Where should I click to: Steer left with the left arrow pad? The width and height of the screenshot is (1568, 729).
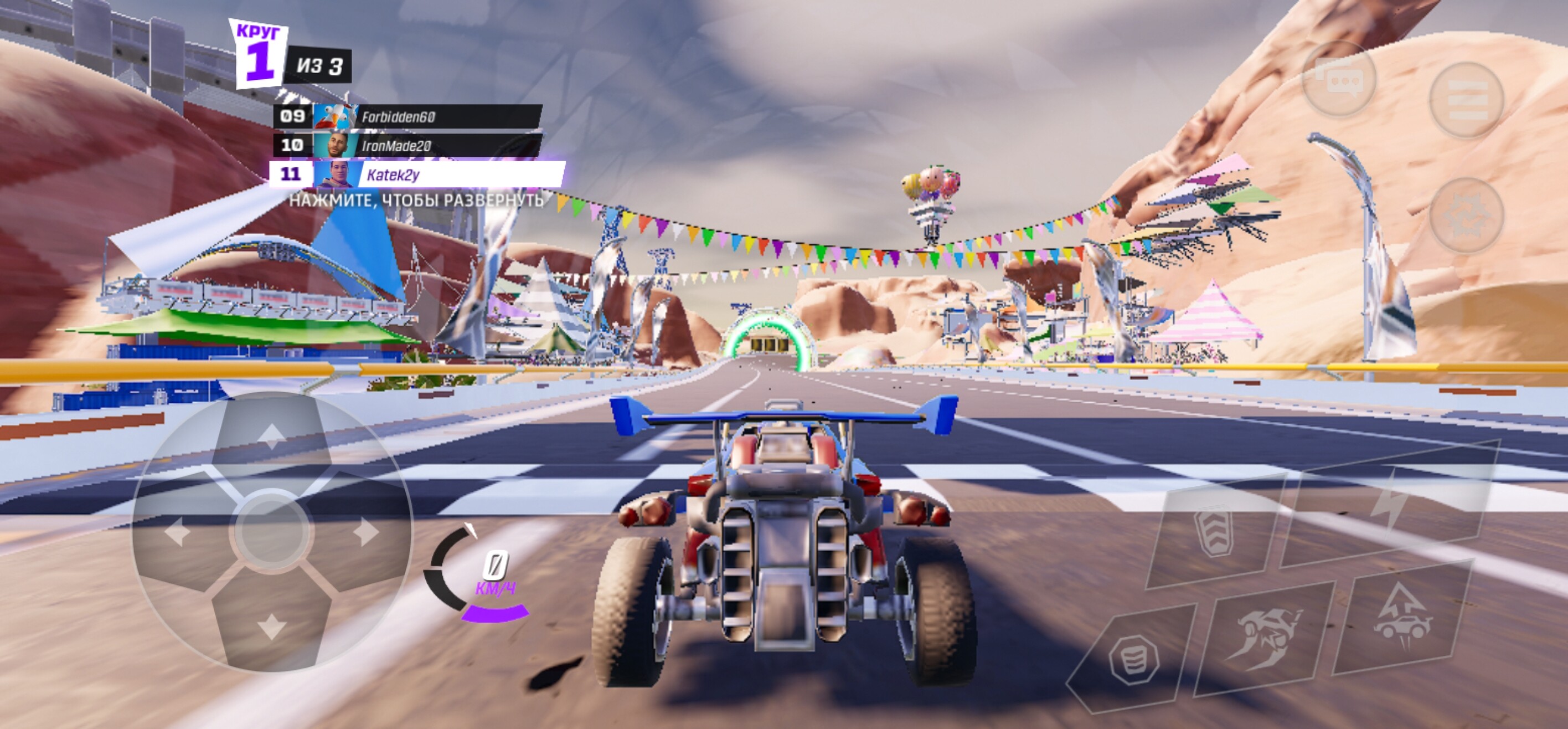pyautogui.click(x=177, y=533)
